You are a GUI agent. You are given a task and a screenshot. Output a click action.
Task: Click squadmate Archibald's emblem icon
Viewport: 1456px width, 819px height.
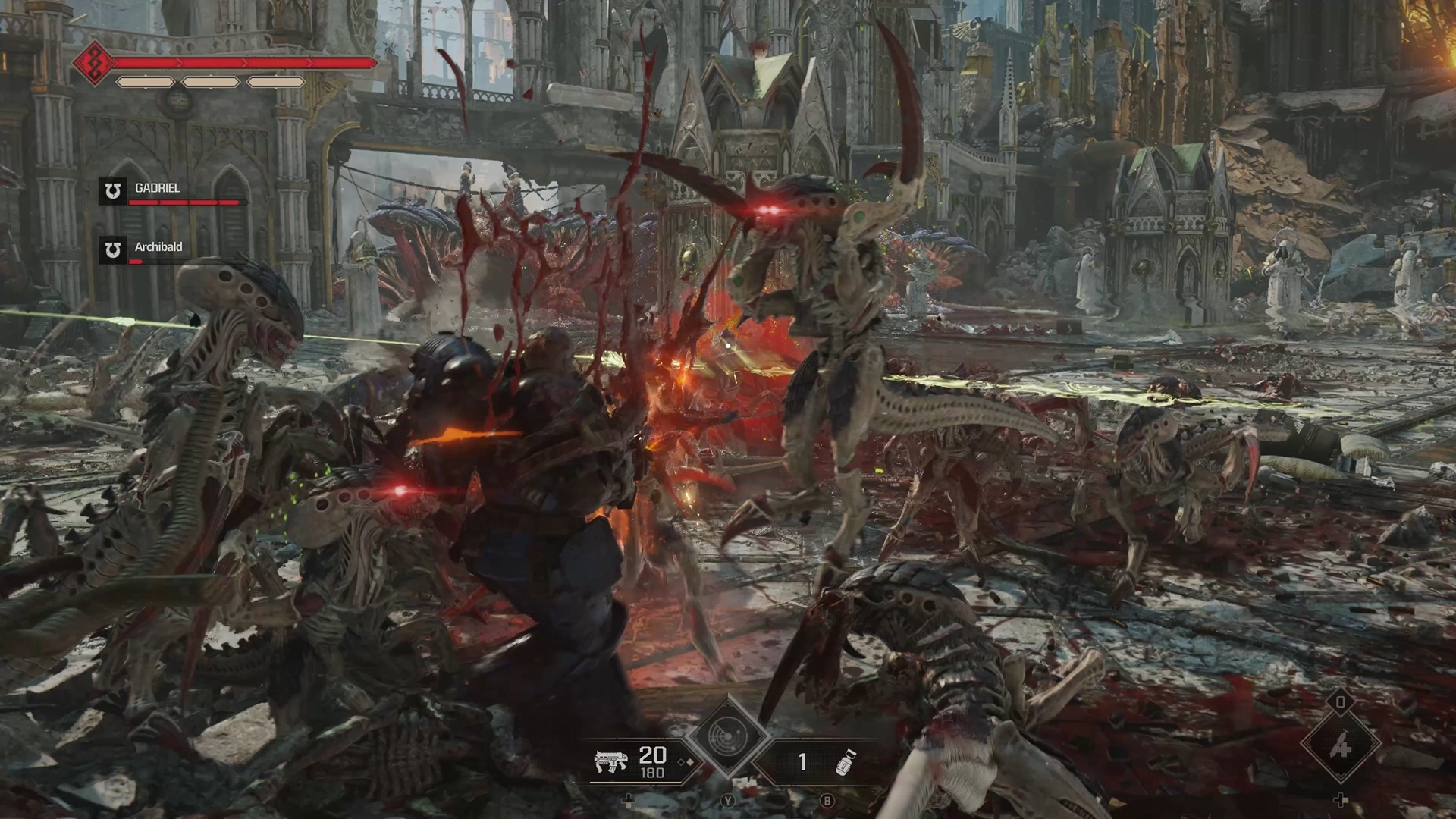(x=113, y=250)
